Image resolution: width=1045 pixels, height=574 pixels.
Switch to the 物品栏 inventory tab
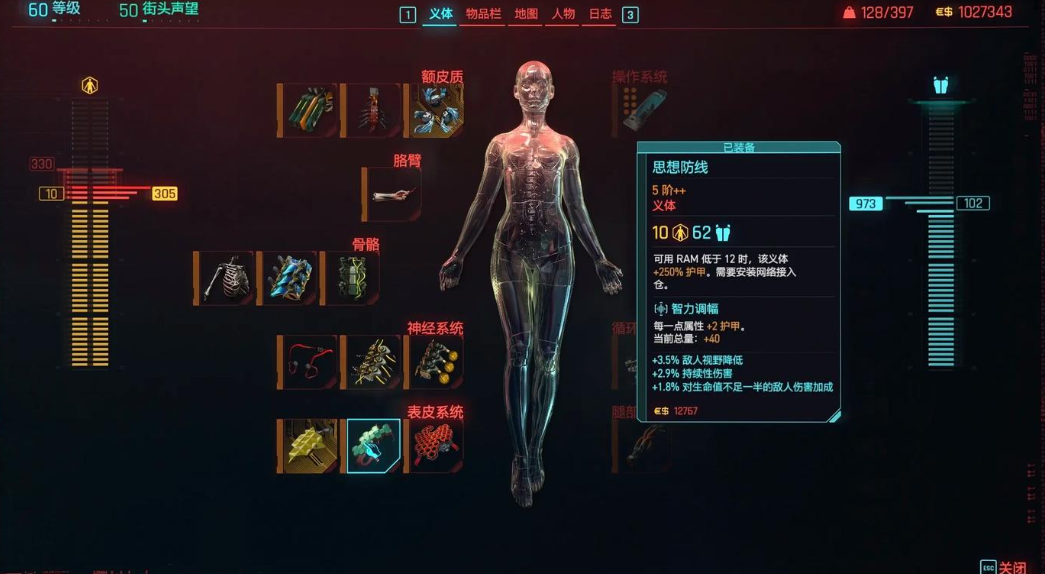(x=482, y=14)
